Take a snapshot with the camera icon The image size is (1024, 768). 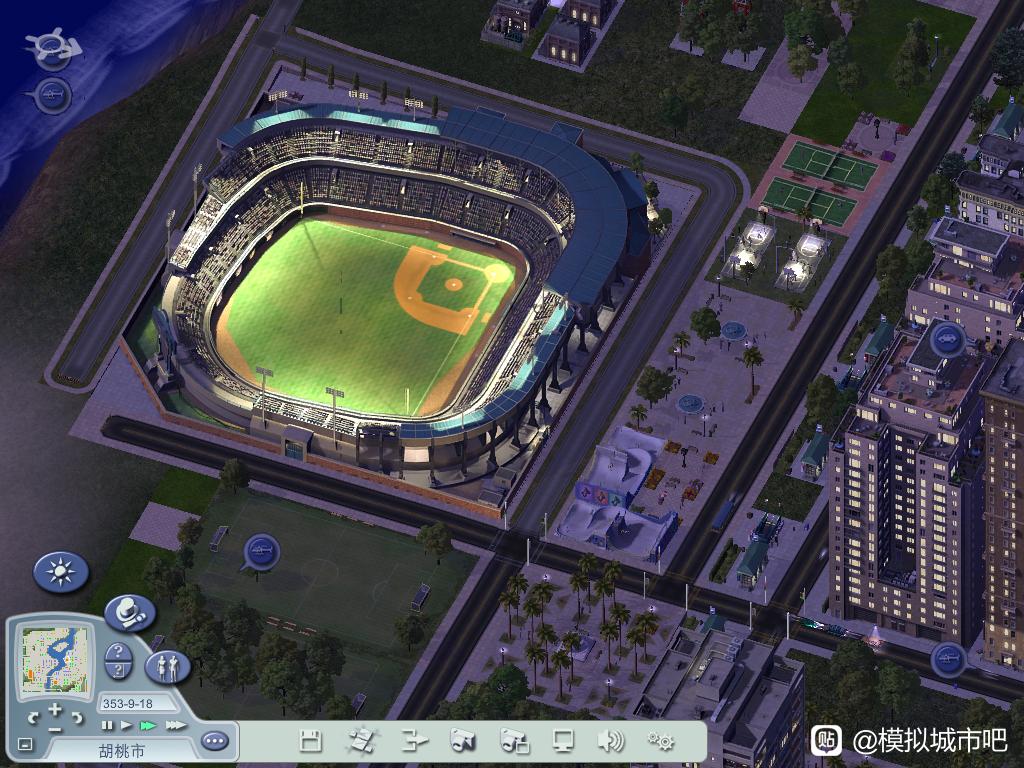462,741
